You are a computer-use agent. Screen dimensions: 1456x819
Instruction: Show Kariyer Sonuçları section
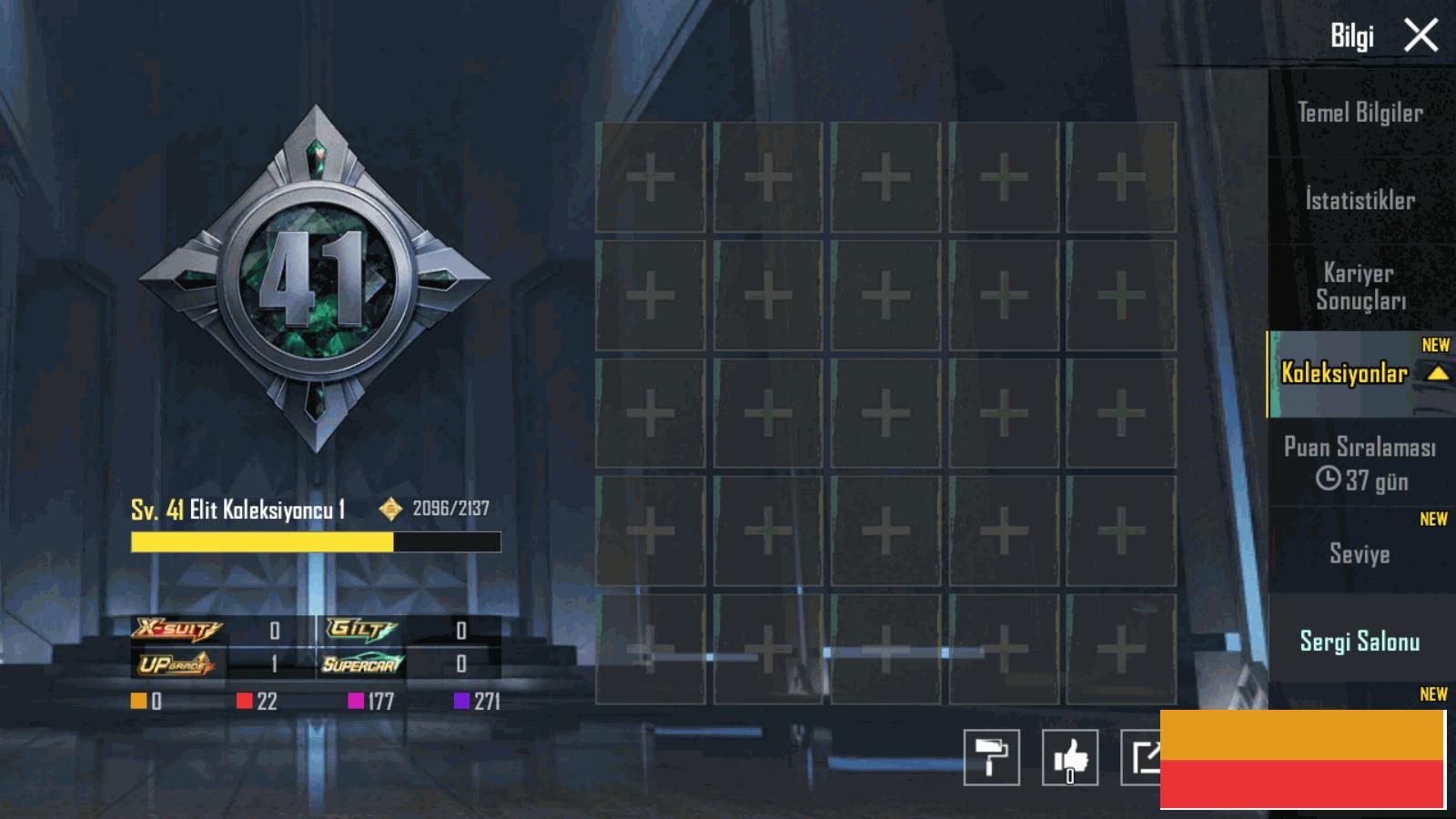1360,287
